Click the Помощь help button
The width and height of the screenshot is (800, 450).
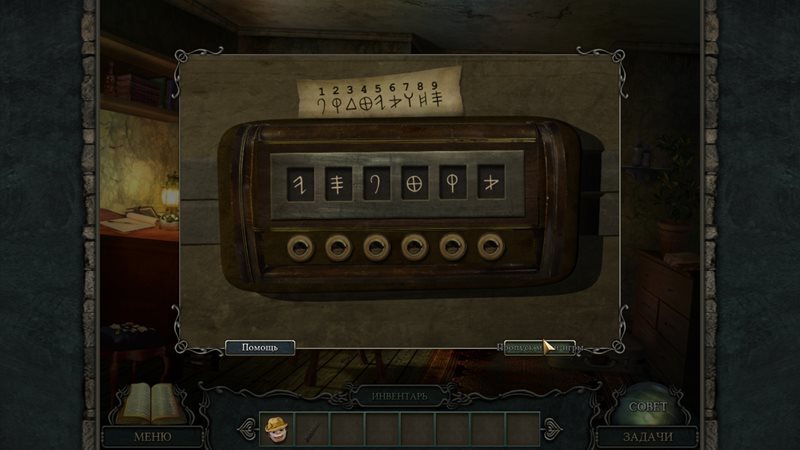[259, 348]
